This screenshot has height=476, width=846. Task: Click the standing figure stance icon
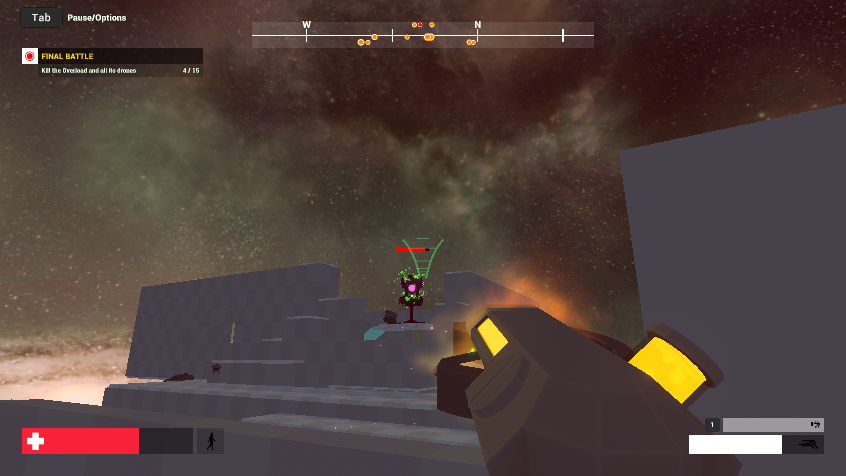tap(210, 441)
